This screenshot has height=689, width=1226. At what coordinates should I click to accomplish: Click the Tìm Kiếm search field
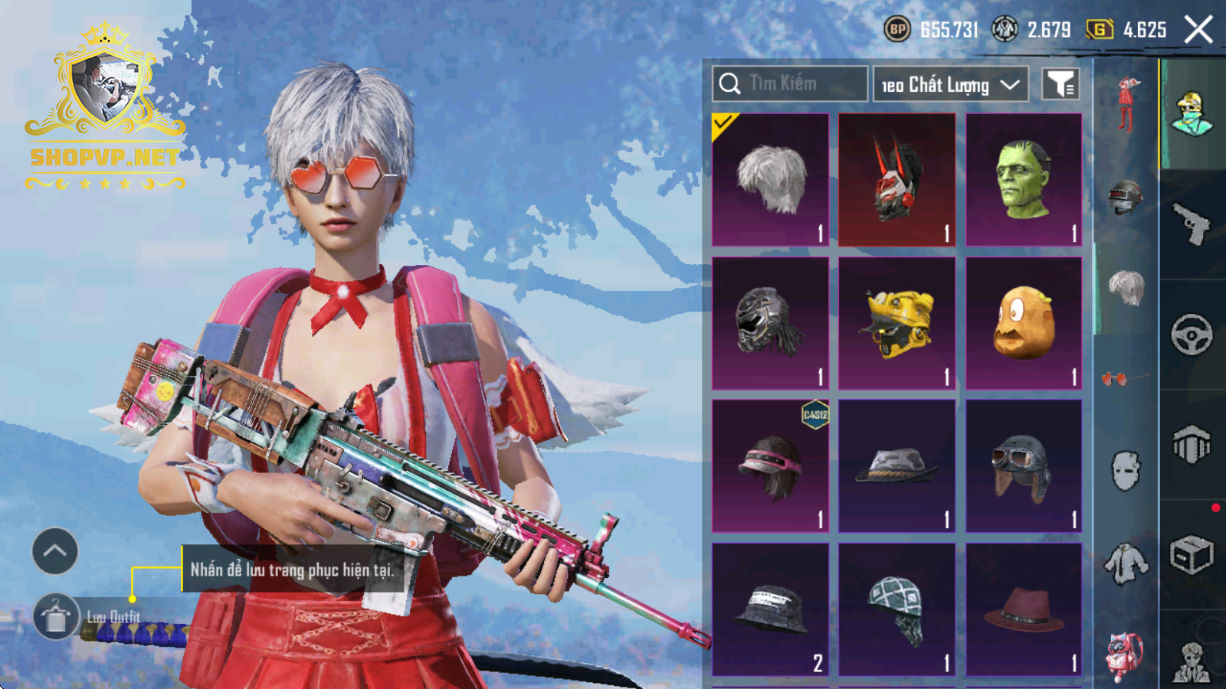(790, 84)
